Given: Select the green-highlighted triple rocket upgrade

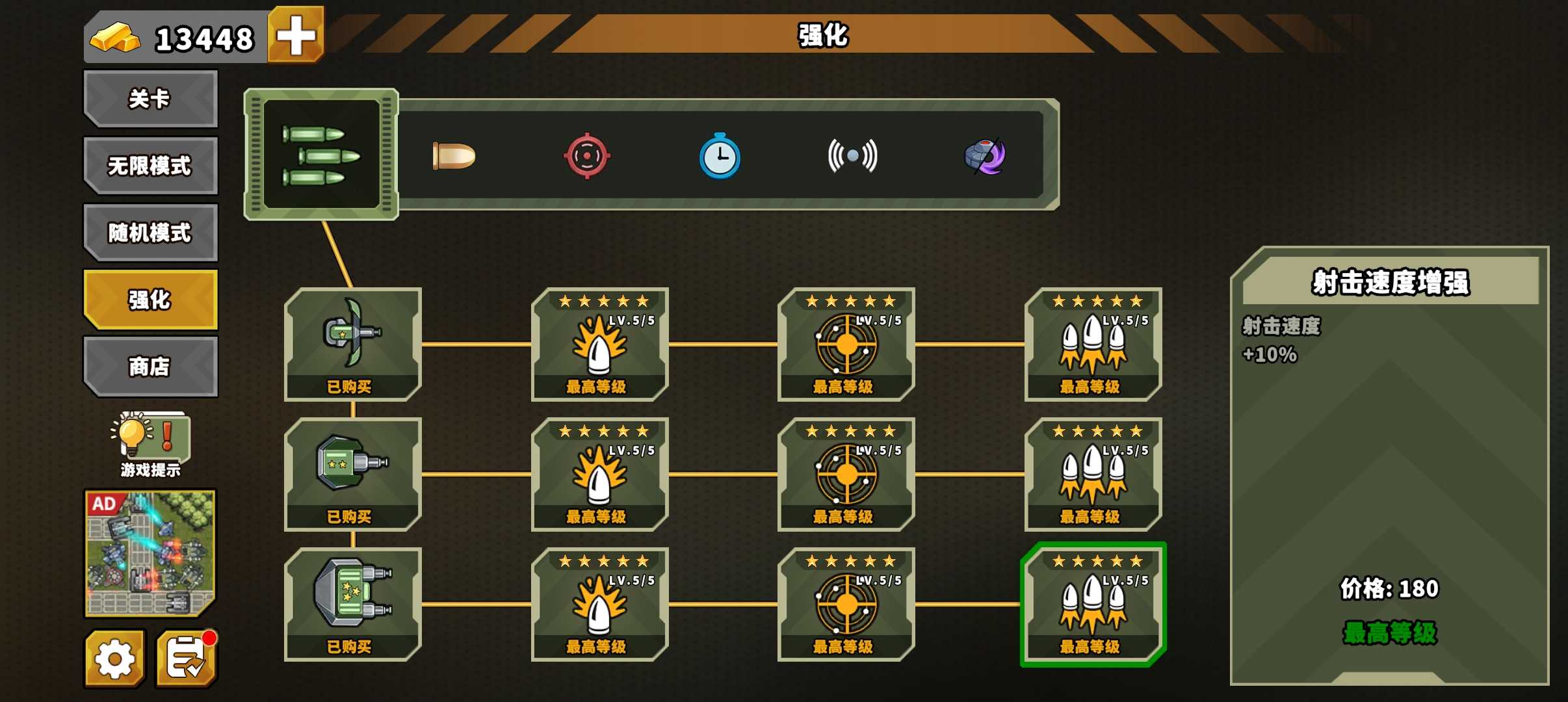Looking at the screenshot, I should point(1093,603).
